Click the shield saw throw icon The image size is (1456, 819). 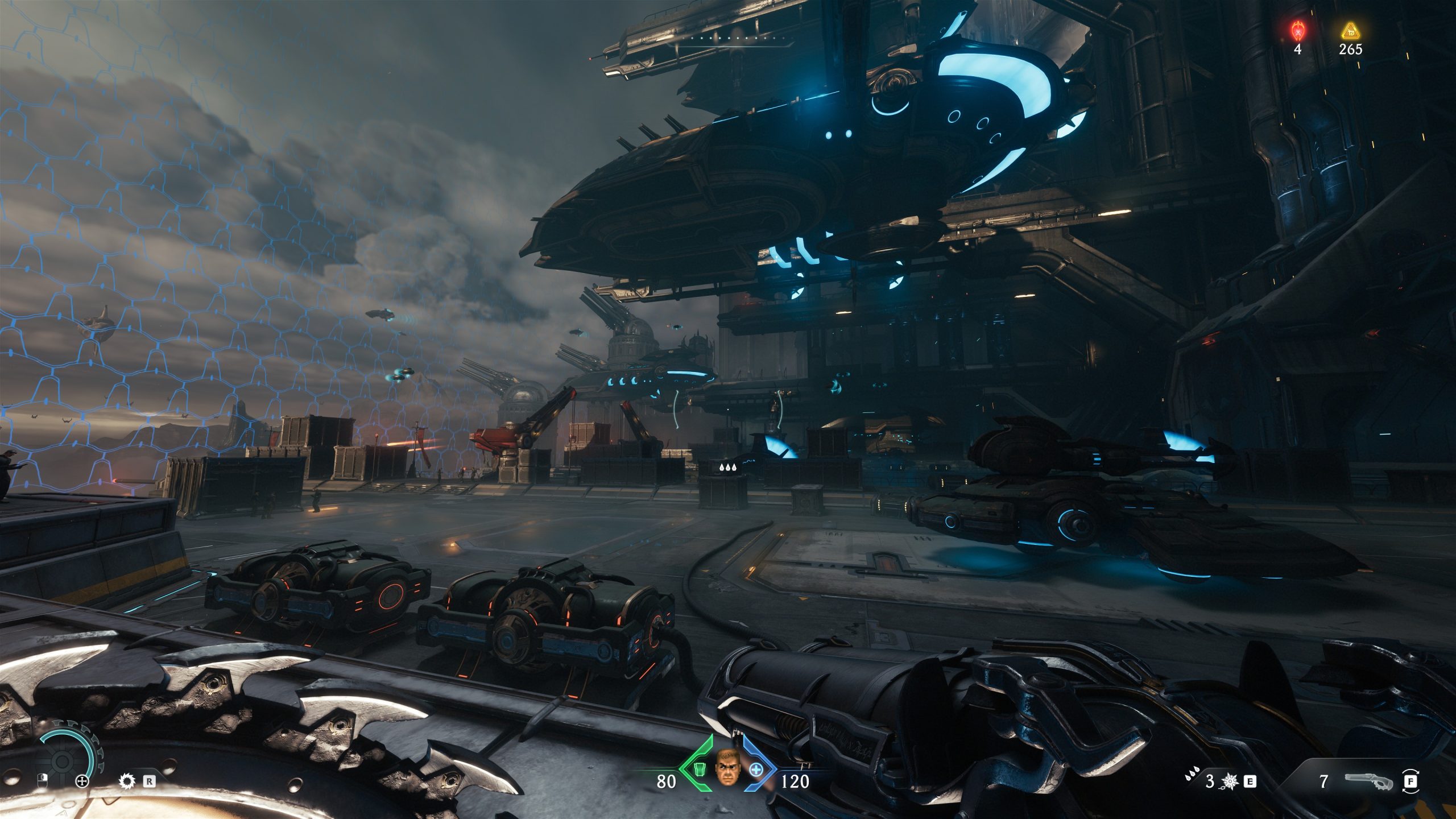tap(126, 781)
